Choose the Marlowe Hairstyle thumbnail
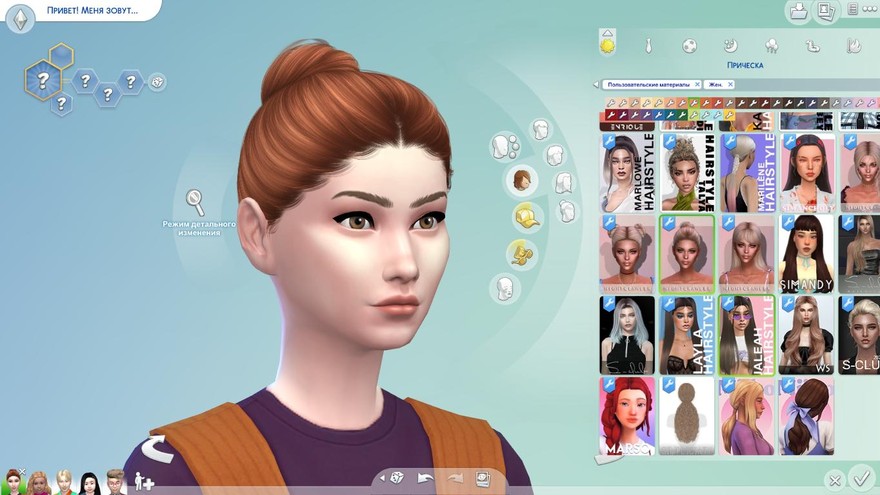This screenshot has width=880, height=495. coord(627,170)
